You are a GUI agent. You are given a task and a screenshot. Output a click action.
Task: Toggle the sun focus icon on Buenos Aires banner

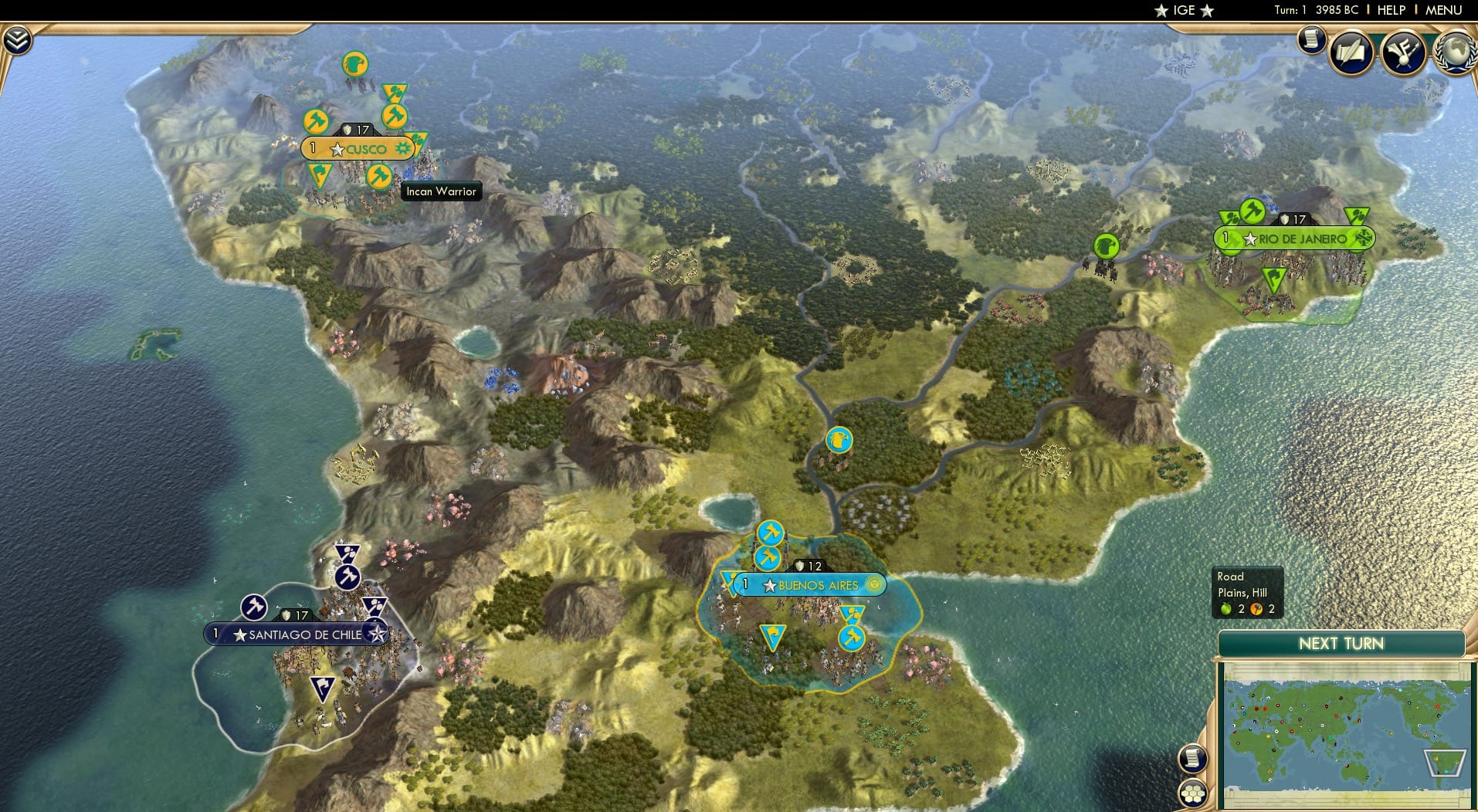873,585
